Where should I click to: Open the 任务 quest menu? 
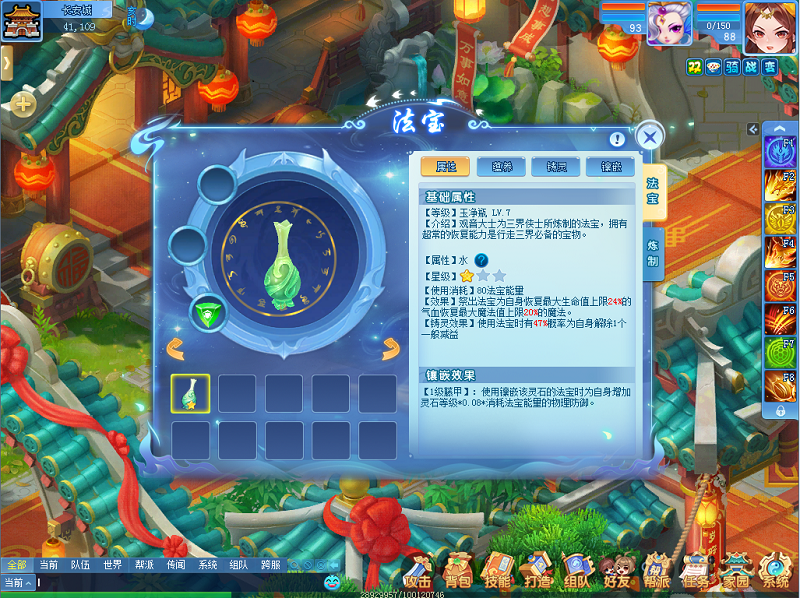[695, 574]
